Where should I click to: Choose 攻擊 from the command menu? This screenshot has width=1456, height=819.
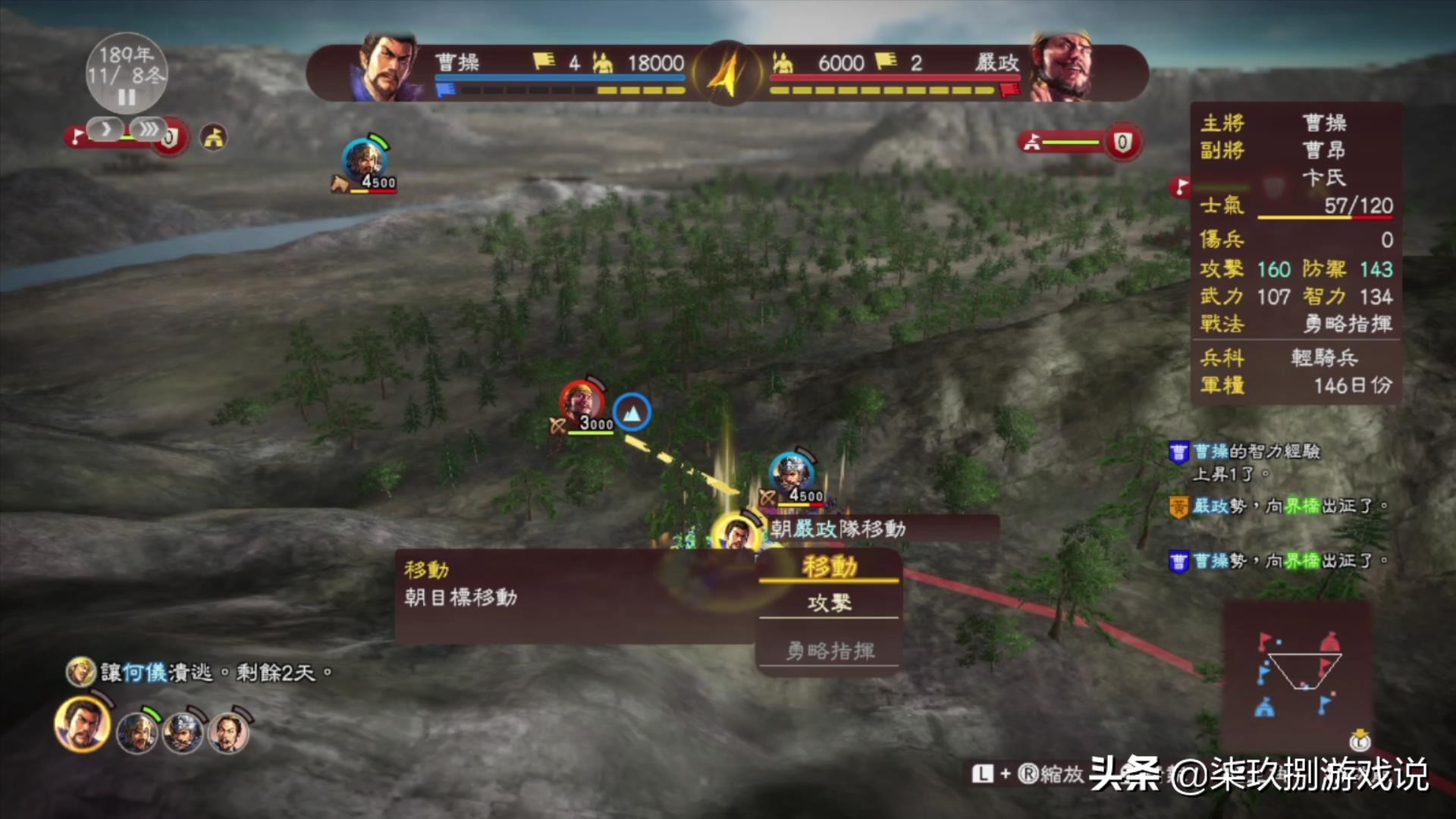[828, 603]
